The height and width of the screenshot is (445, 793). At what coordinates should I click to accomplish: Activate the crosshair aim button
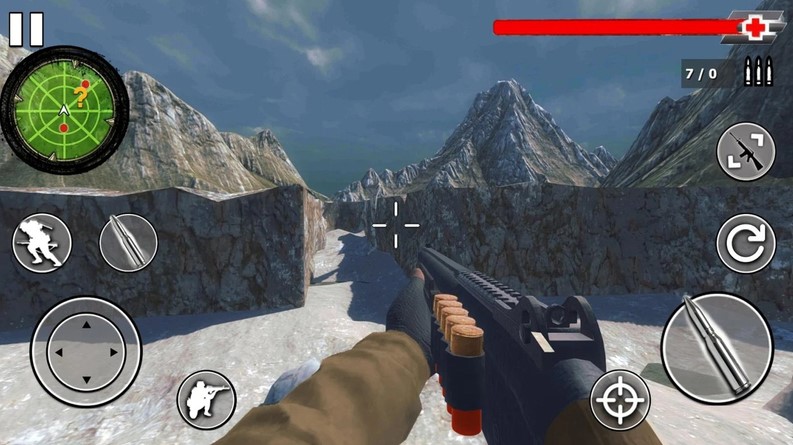[x=620, y=400]
